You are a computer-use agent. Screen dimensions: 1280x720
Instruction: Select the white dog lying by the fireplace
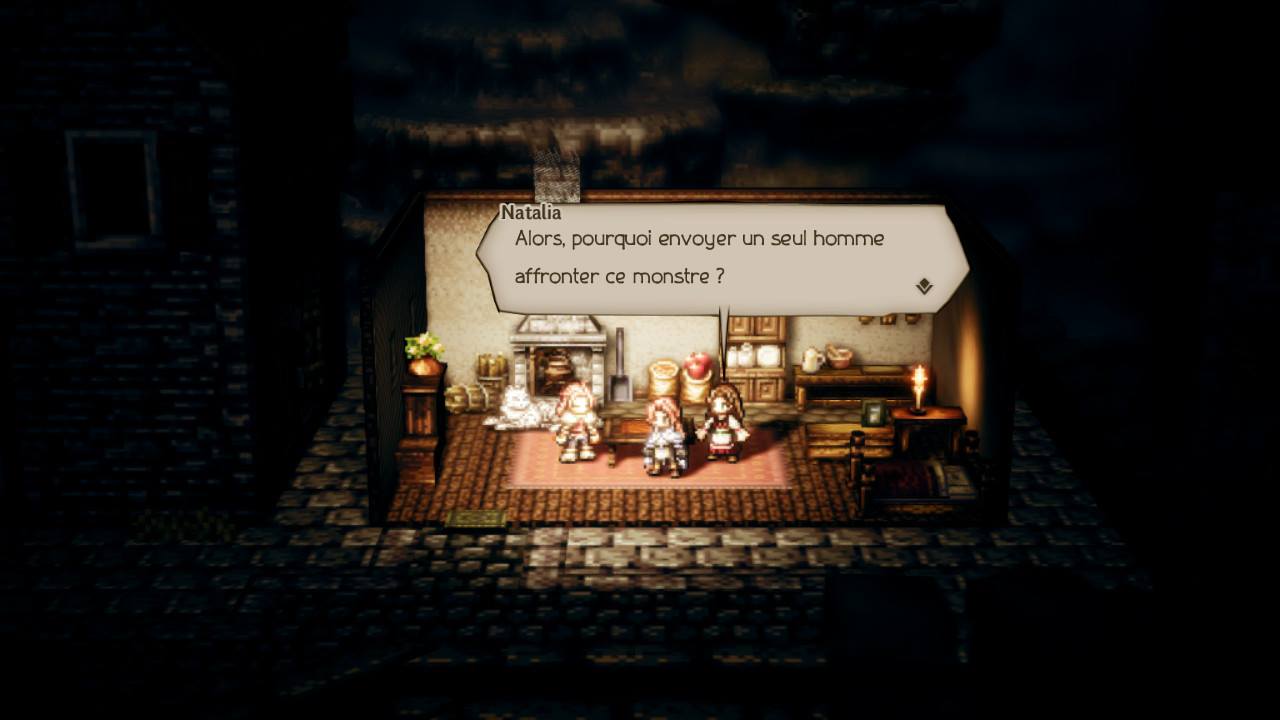coord(518,404)
